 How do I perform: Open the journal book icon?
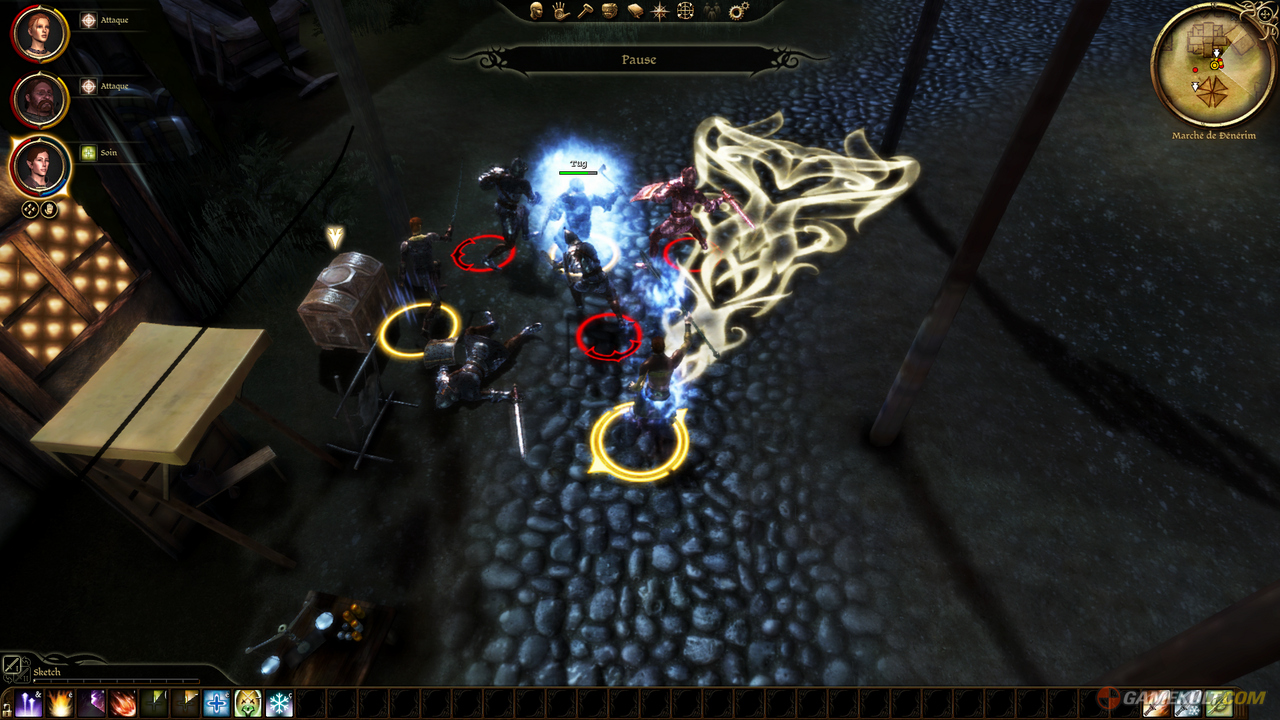pos(635,11)
